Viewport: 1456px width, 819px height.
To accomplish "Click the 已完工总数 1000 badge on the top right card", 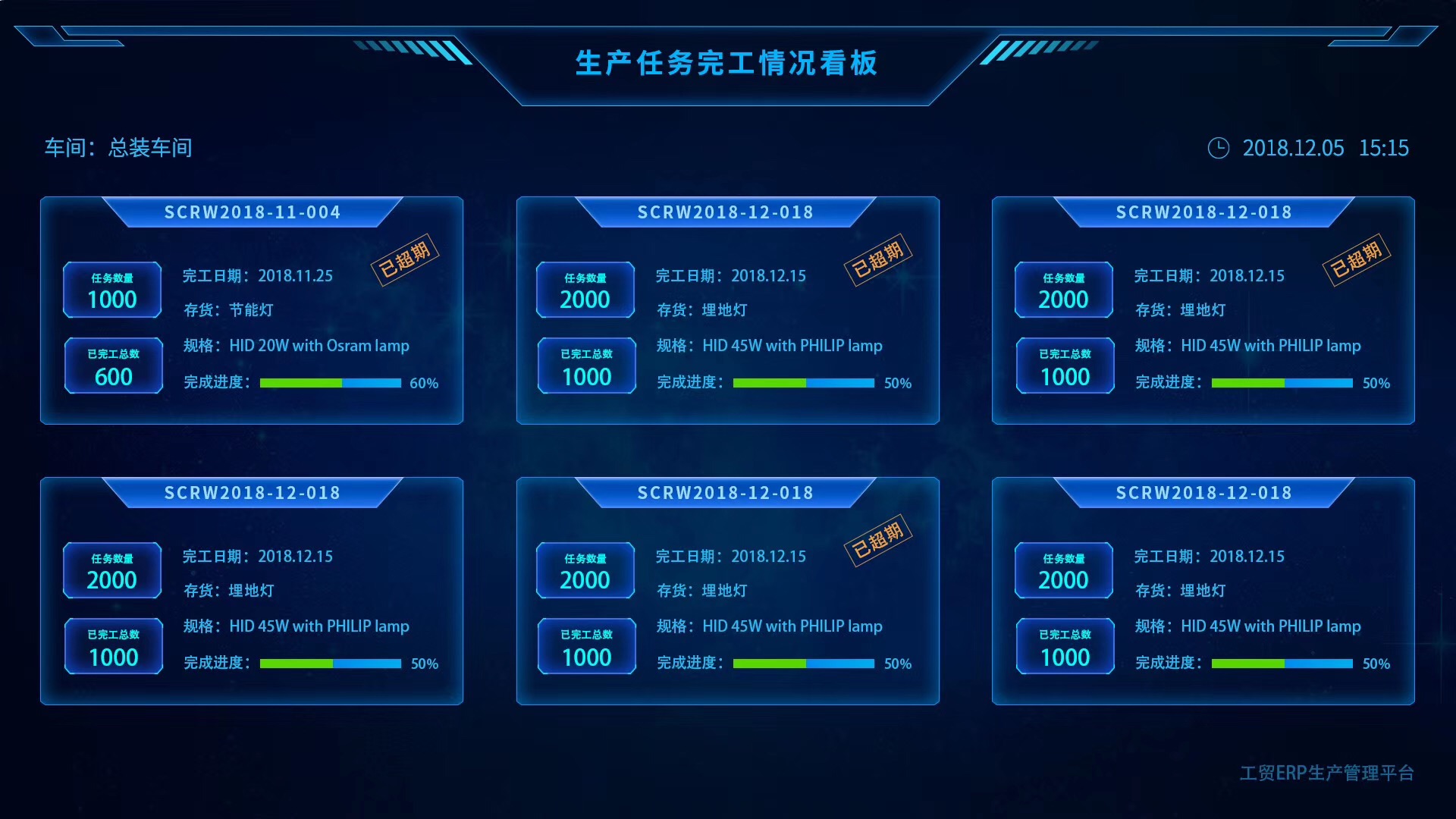I will (x=1064, y=366).
